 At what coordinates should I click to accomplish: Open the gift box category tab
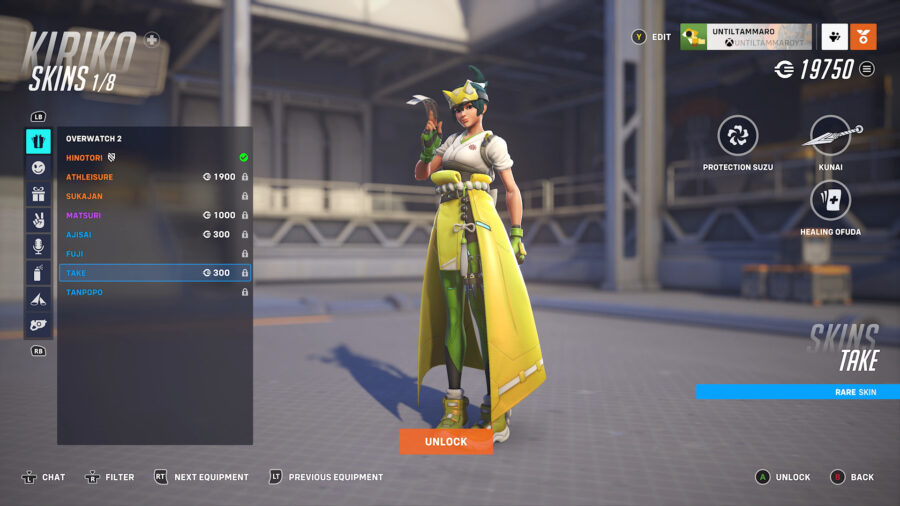(x=38, y=194)
